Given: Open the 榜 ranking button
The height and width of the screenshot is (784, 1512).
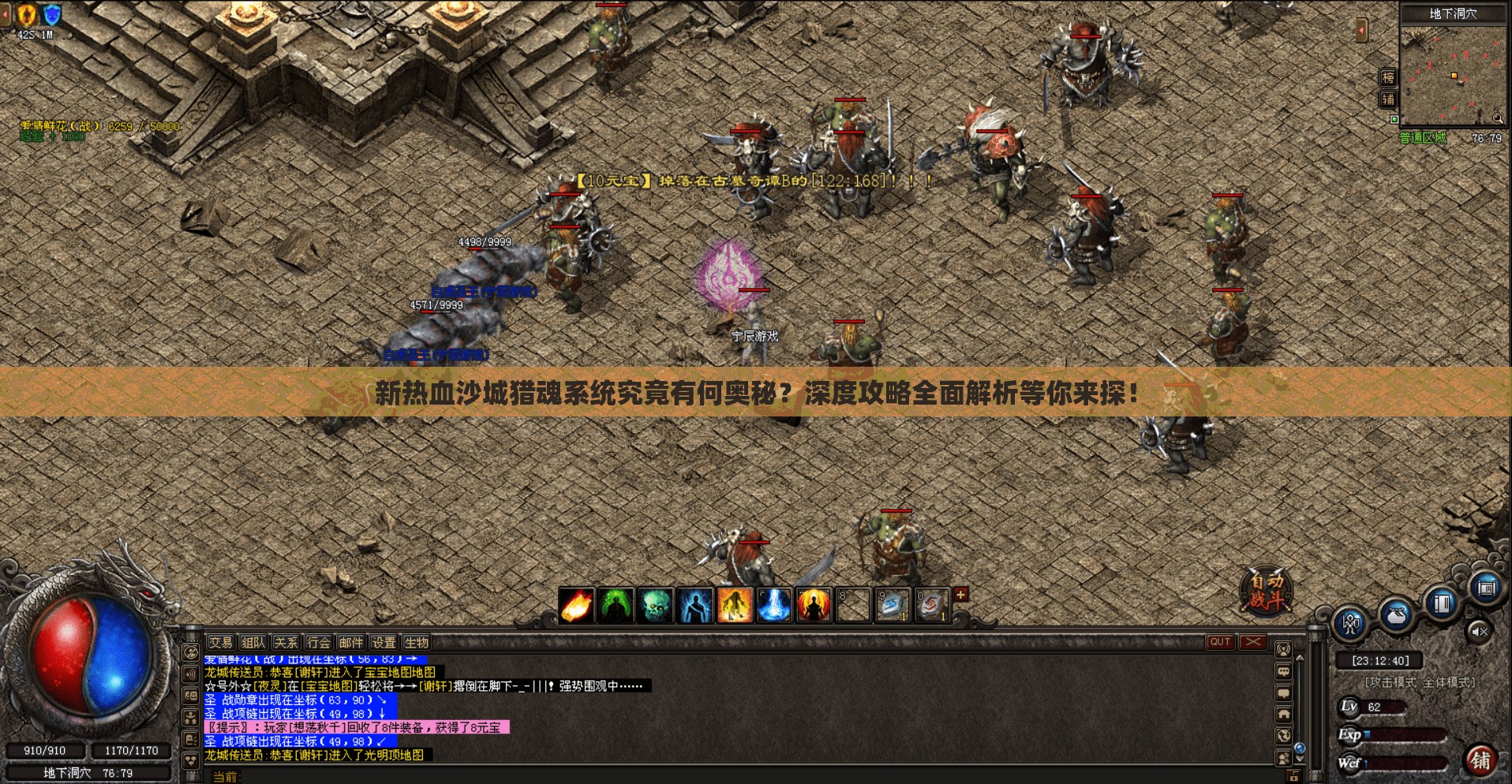Looking at the screenshot, I should click(x=1388, y=77).
